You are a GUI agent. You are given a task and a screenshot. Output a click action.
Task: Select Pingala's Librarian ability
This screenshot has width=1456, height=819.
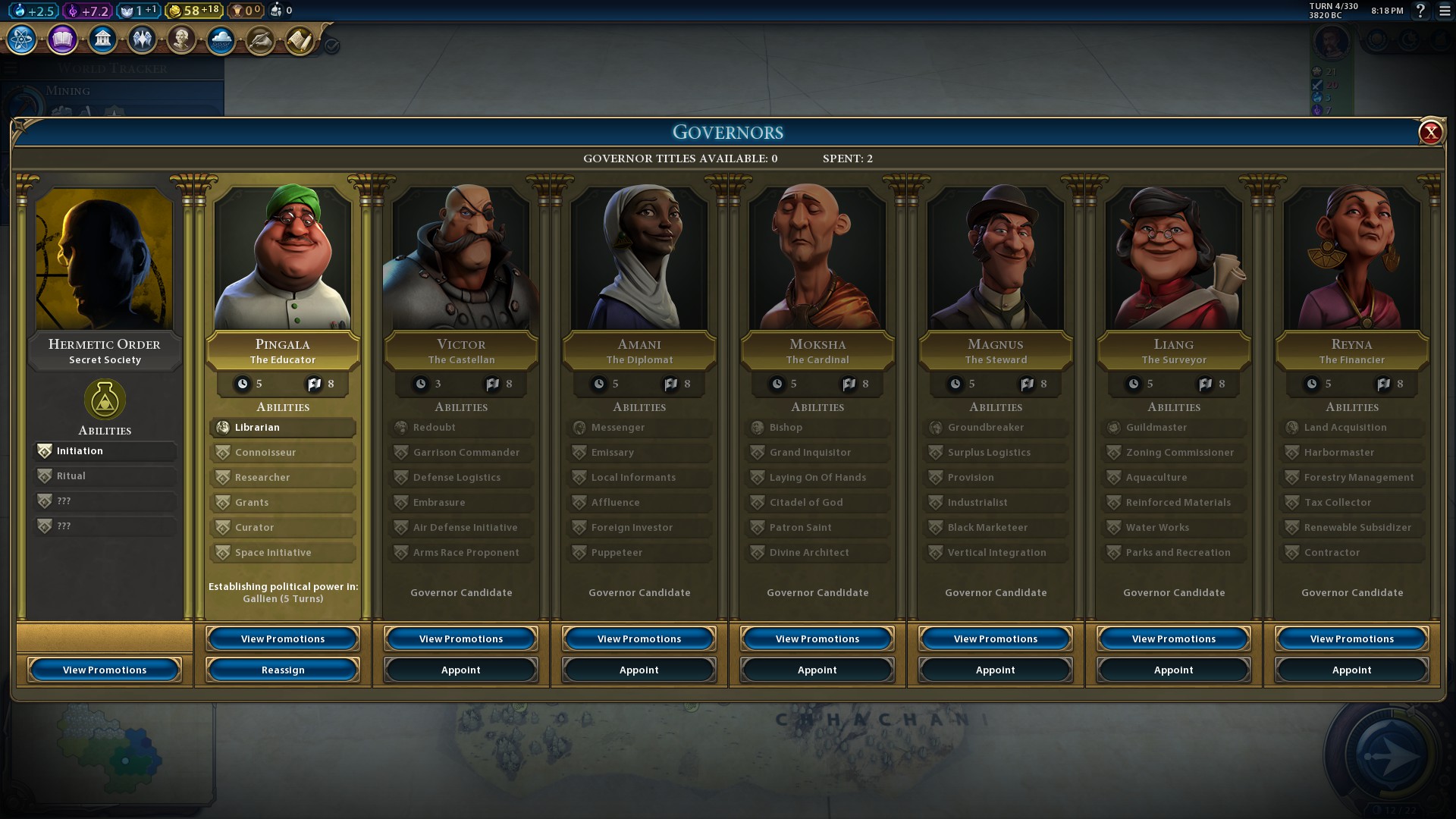(x=283, y=428)
